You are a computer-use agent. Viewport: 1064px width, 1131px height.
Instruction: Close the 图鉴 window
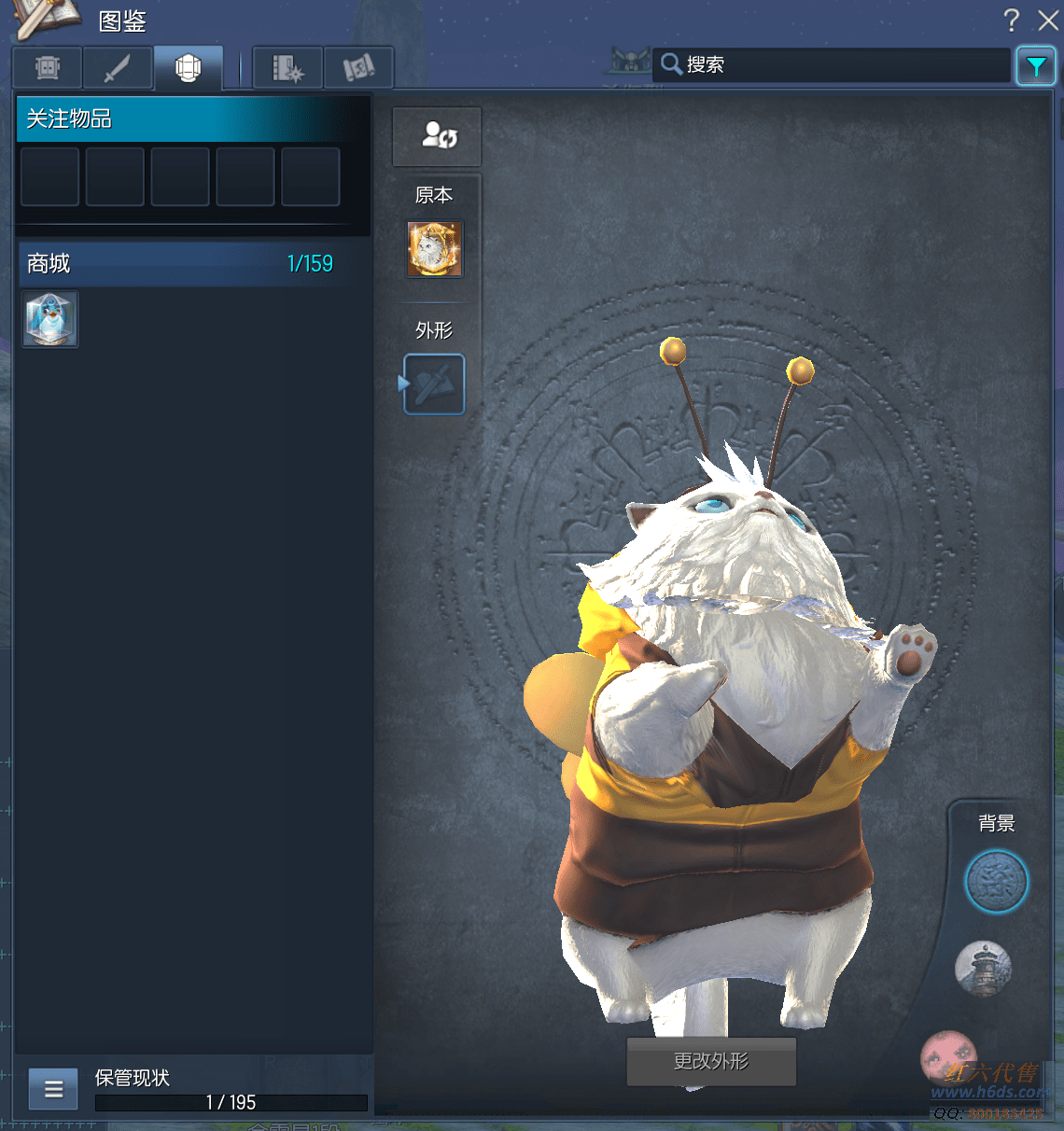tap(1048, 21)
